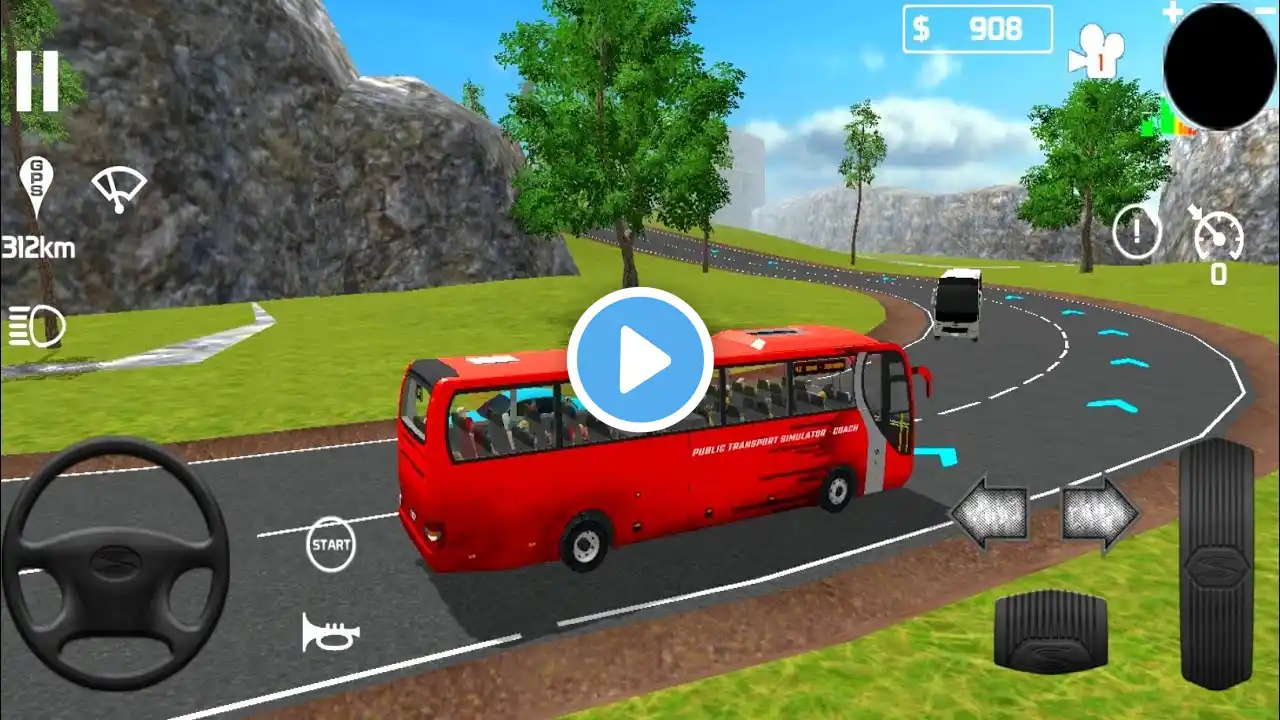Screen dimensions: 1280x720
Task: Step on the brake pedal
Action: tap(1050, 630)
